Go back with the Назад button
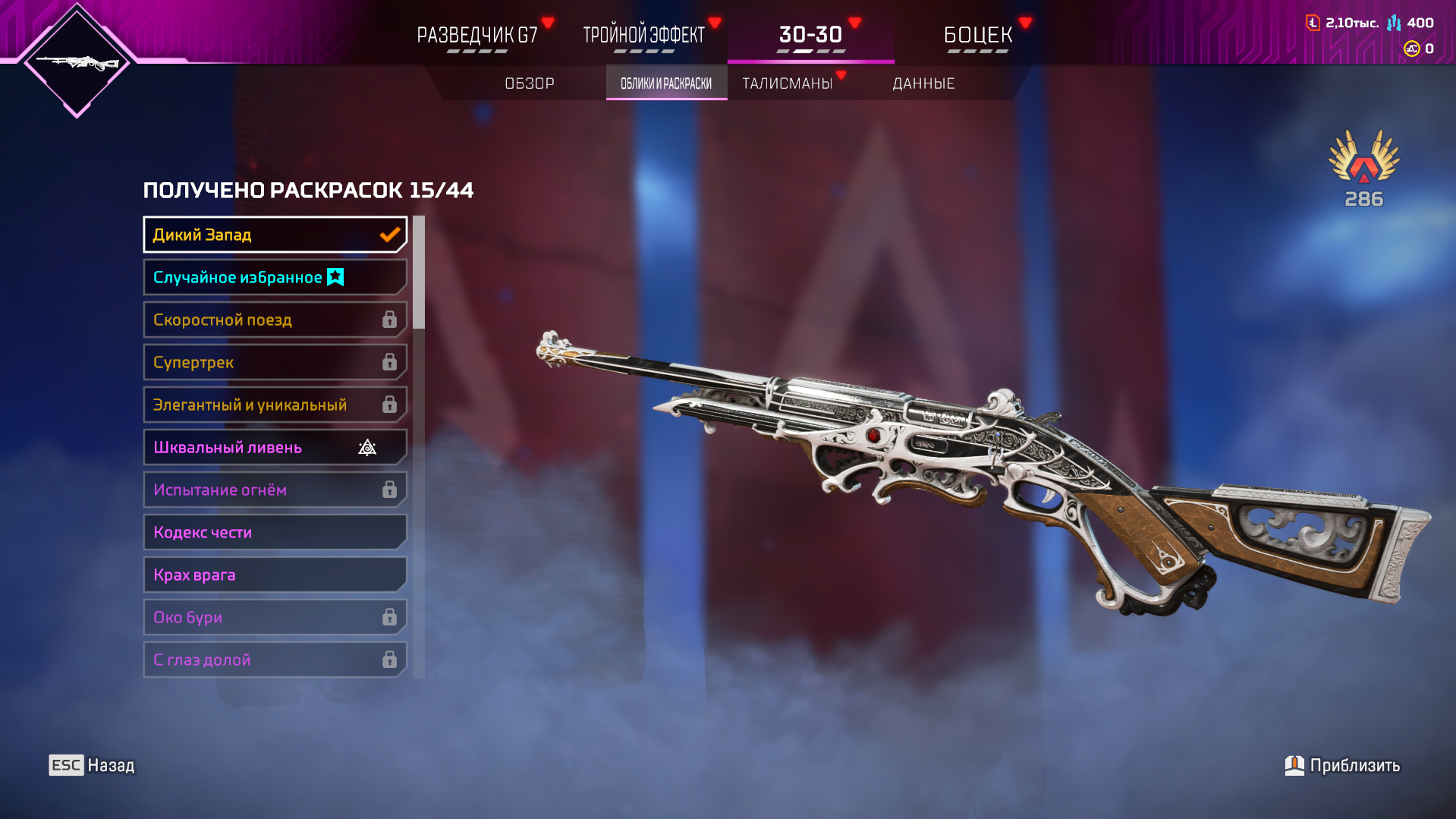1456x819 pixels. click(x=92, y=765)
